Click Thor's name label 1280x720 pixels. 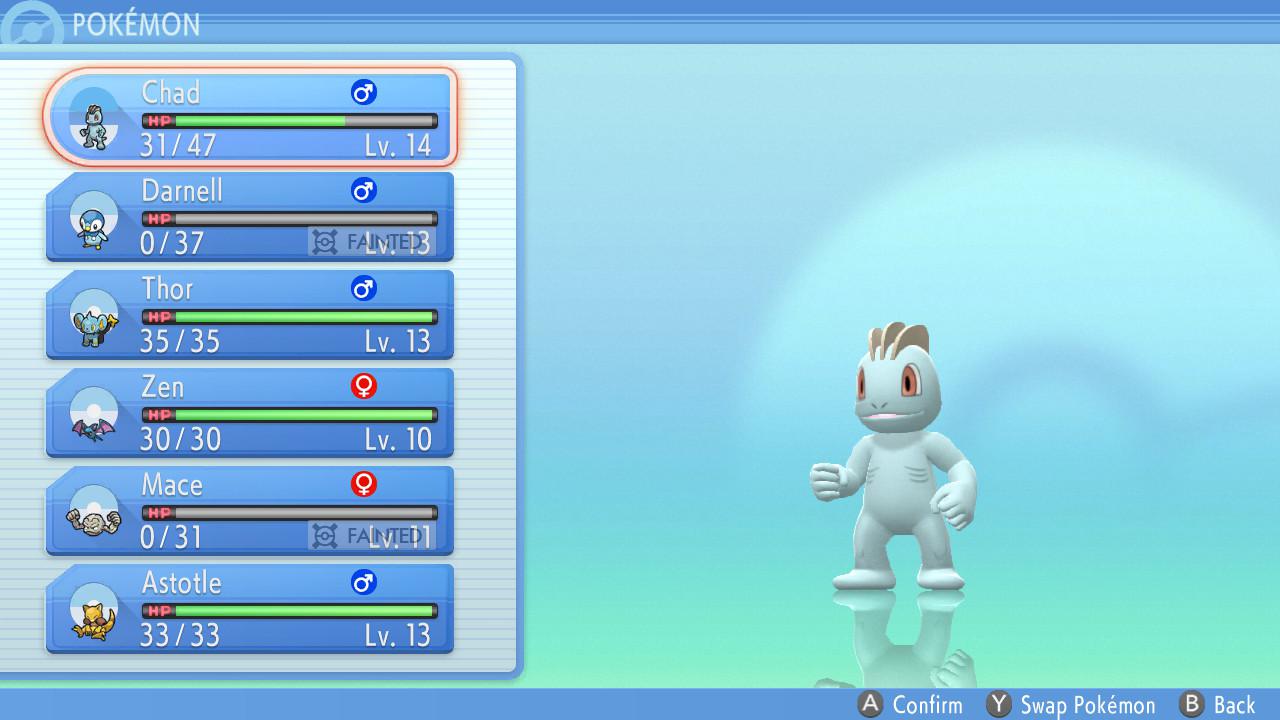coord(167,289)
